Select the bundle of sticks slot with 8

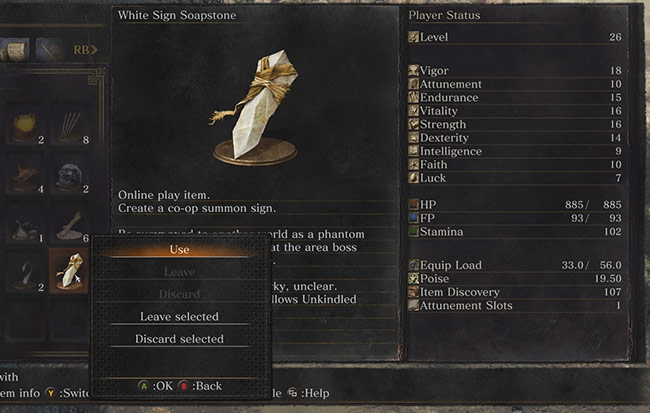[x=71, y=125]
